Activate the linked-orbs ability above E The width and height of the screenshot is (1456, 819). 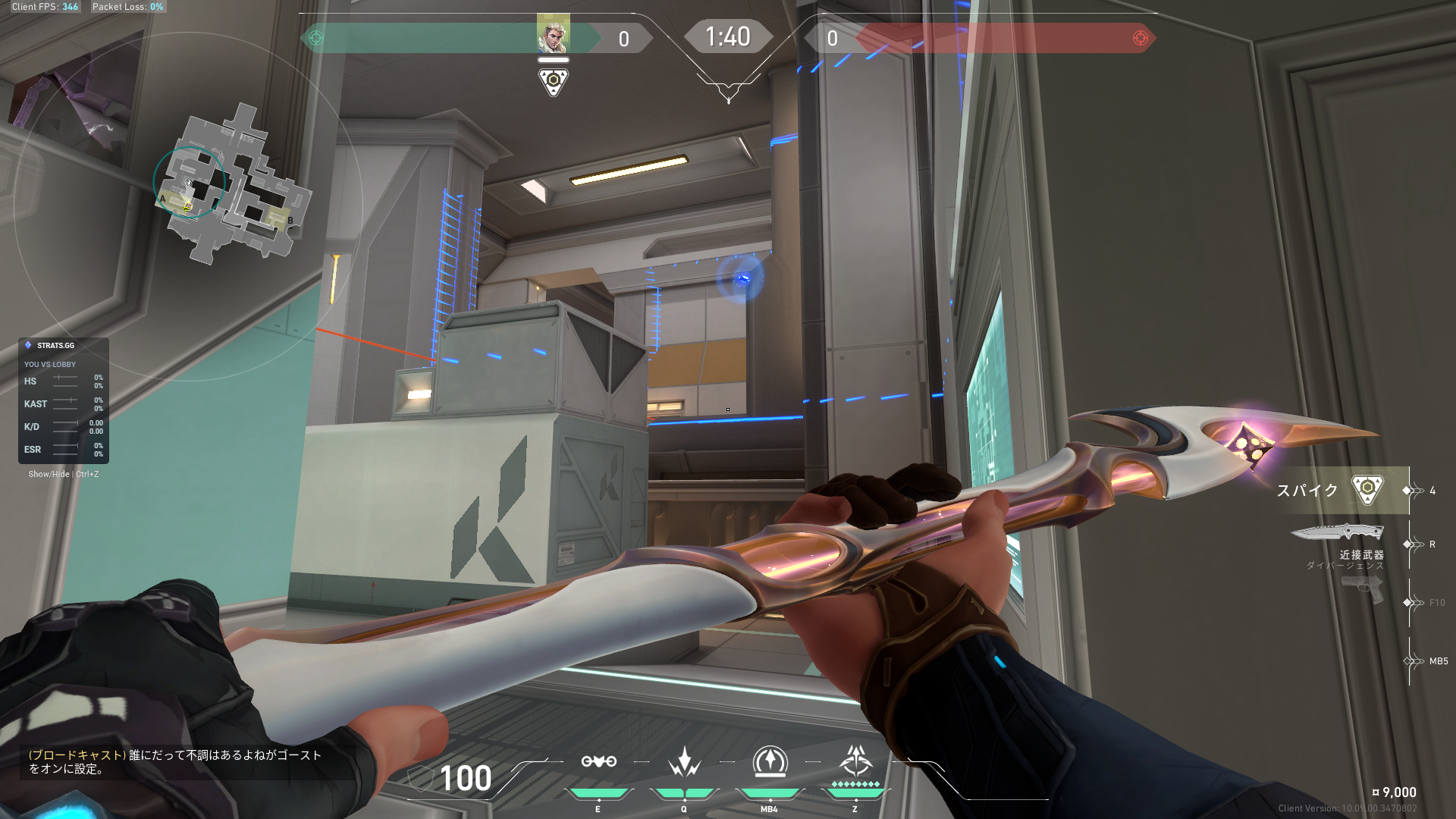(598, 761)
